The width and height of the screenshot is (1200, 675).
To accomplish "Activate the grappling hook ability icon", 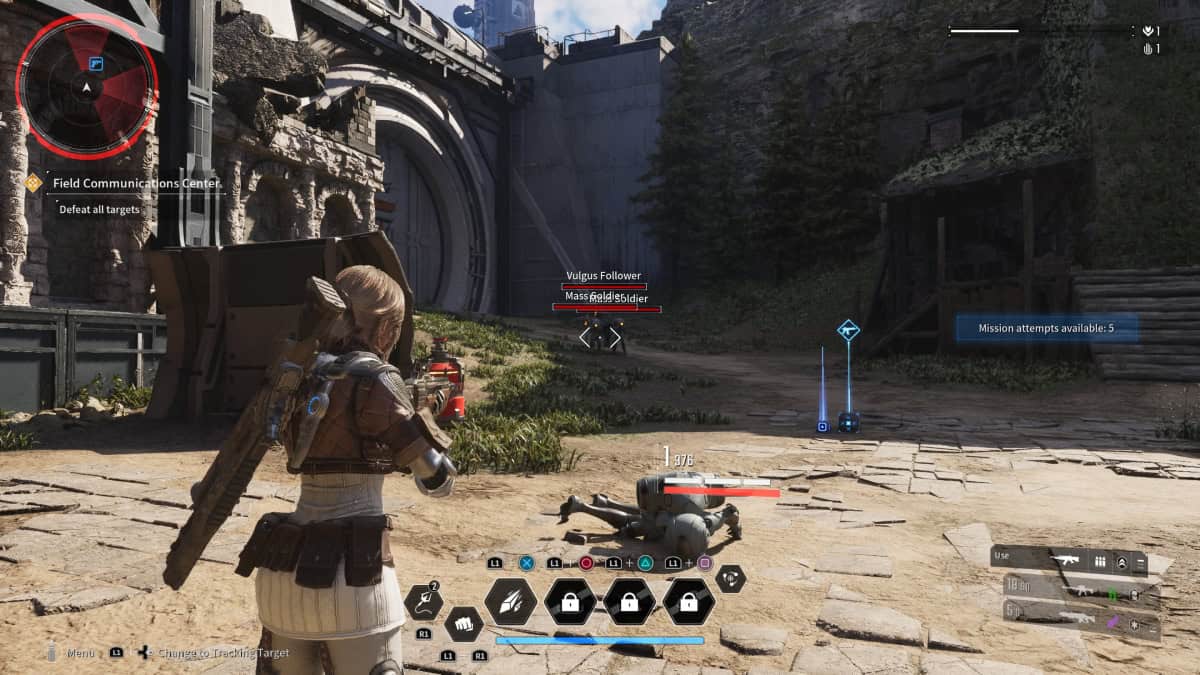I will click(423, 601).
